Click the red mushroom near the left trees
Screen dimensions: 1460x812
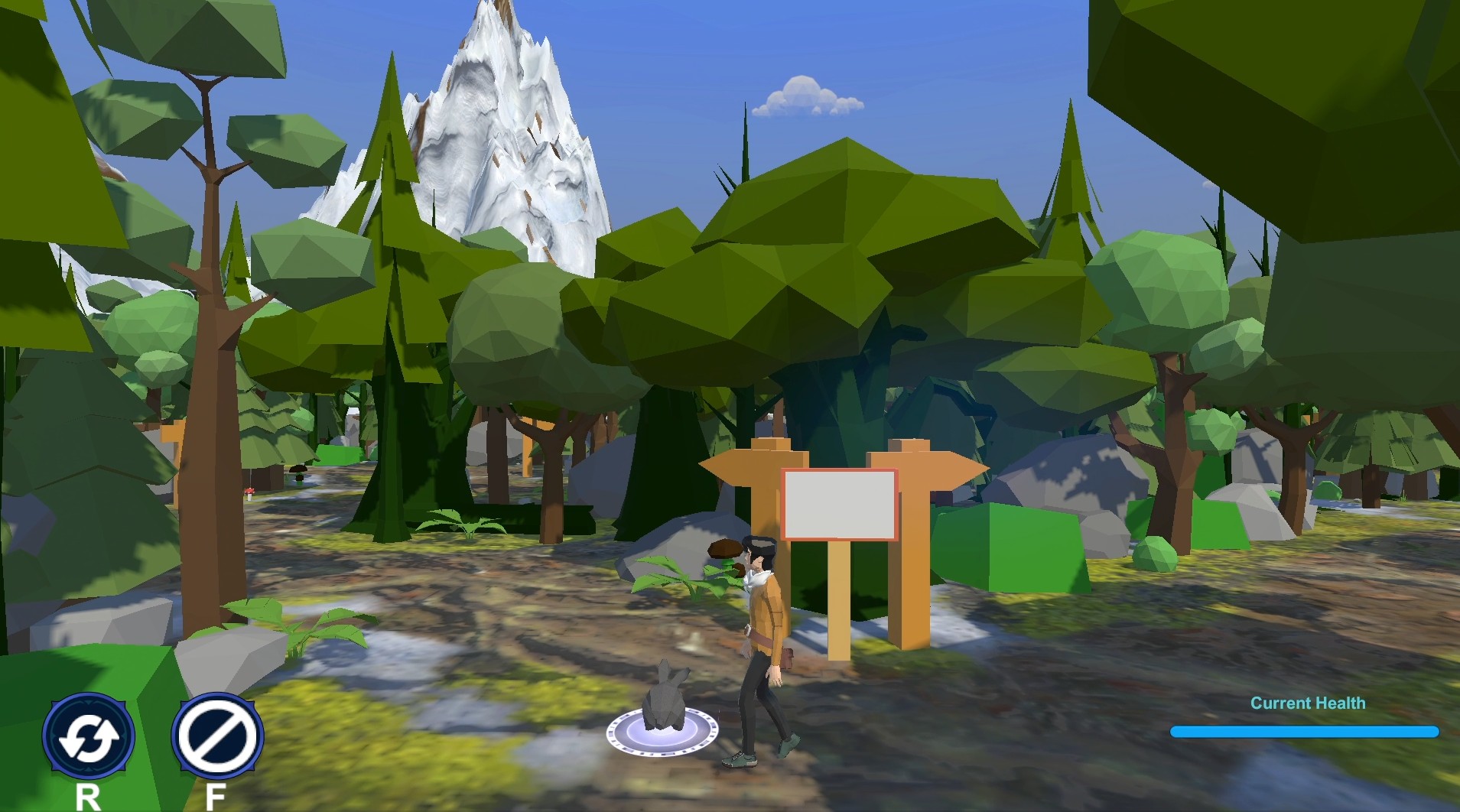pyautogui.click(x=249, y=492)
